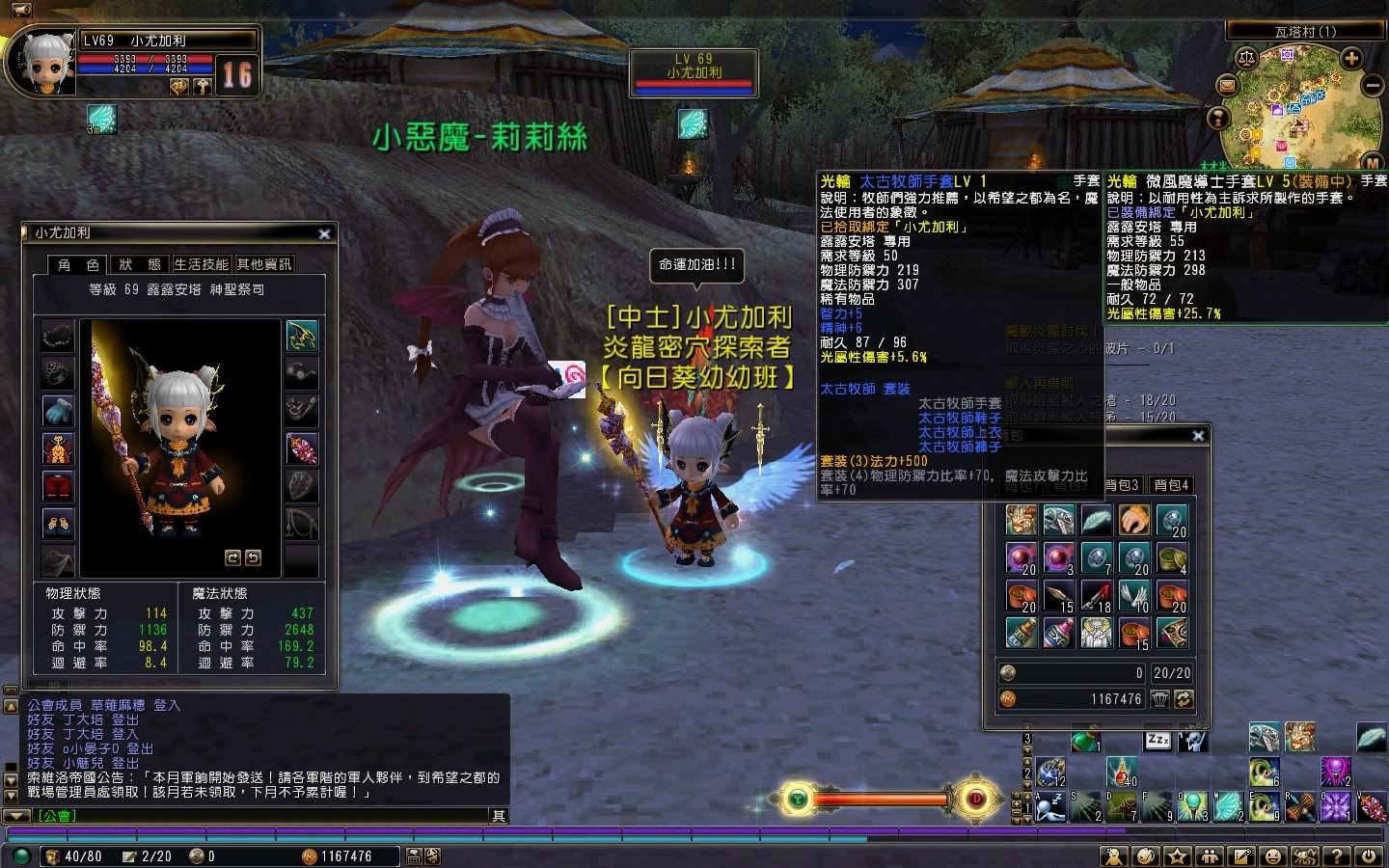Close the backpack window
The width and height of the screenshot is (1389, 868).
[x=1198, y=436]
